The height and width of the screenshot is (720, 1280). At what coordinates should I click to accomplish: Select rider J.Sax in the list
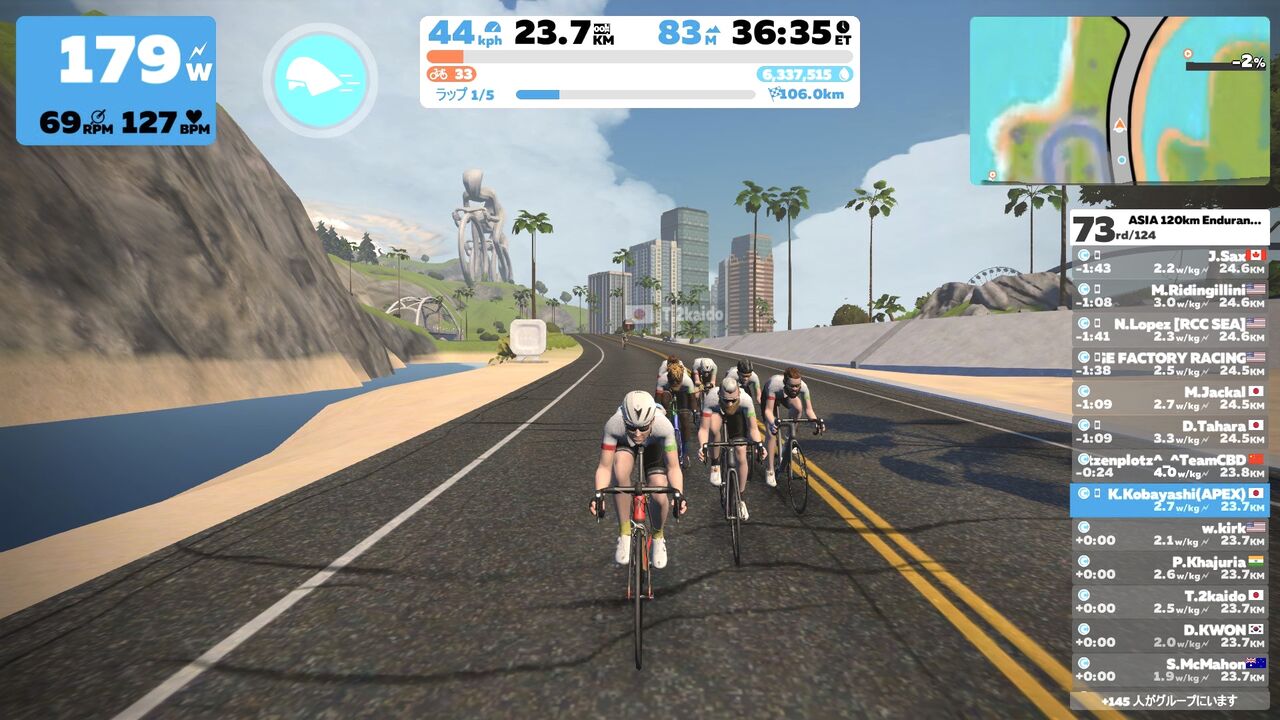[1169, 262]
